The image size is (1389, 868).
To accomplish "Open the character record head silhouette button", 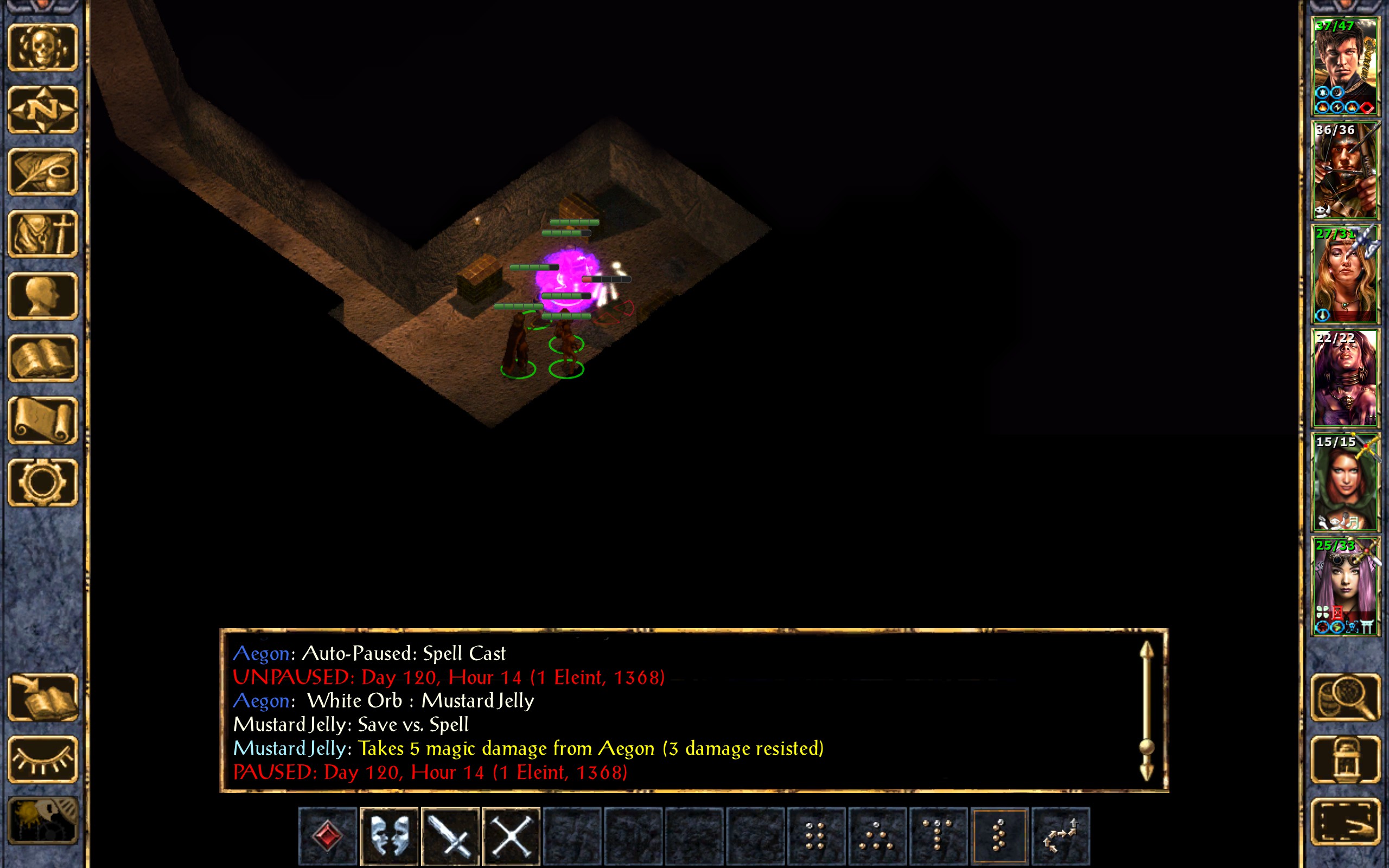I will [43, 296].
